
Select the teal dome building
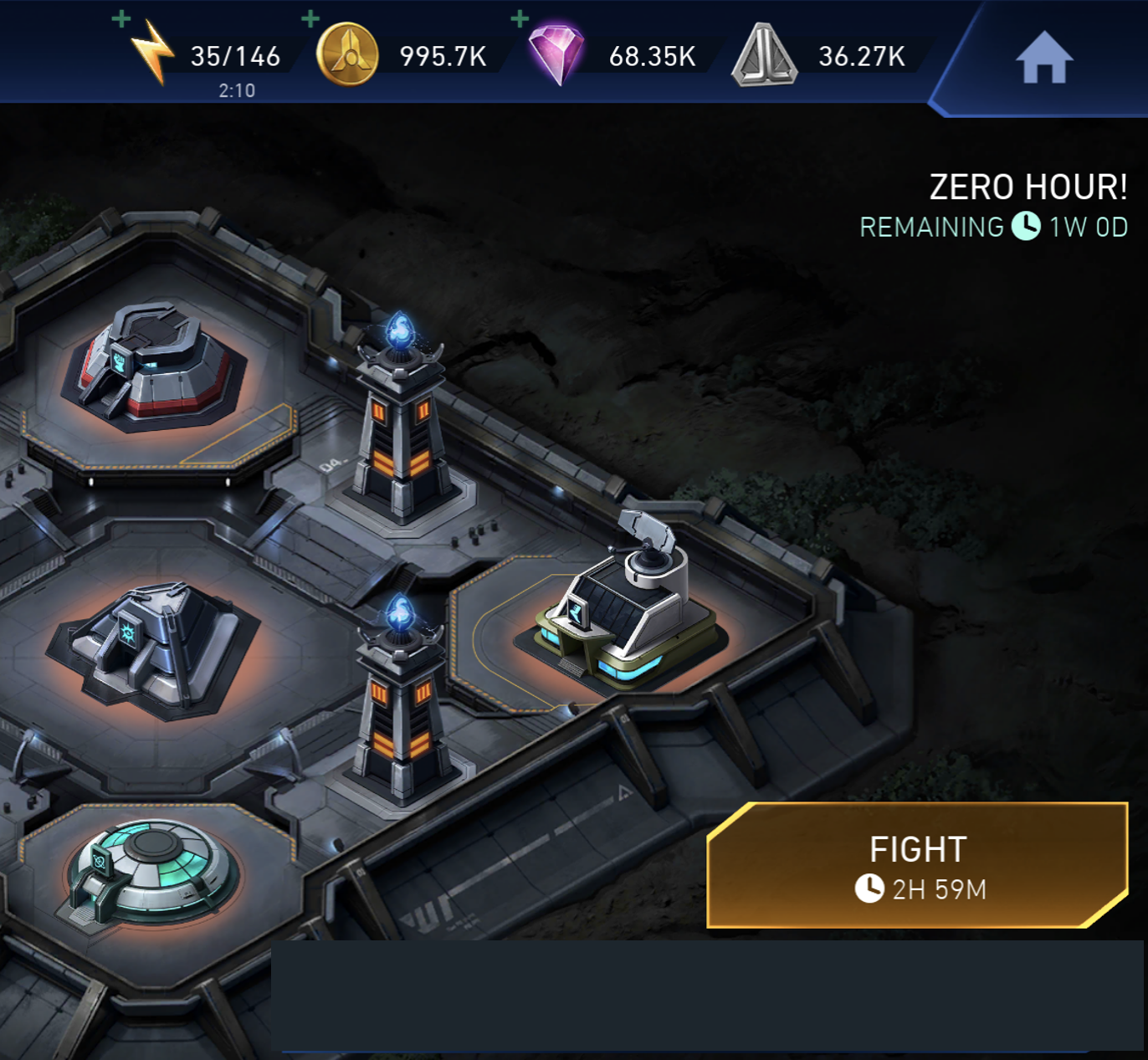[149, 870]
